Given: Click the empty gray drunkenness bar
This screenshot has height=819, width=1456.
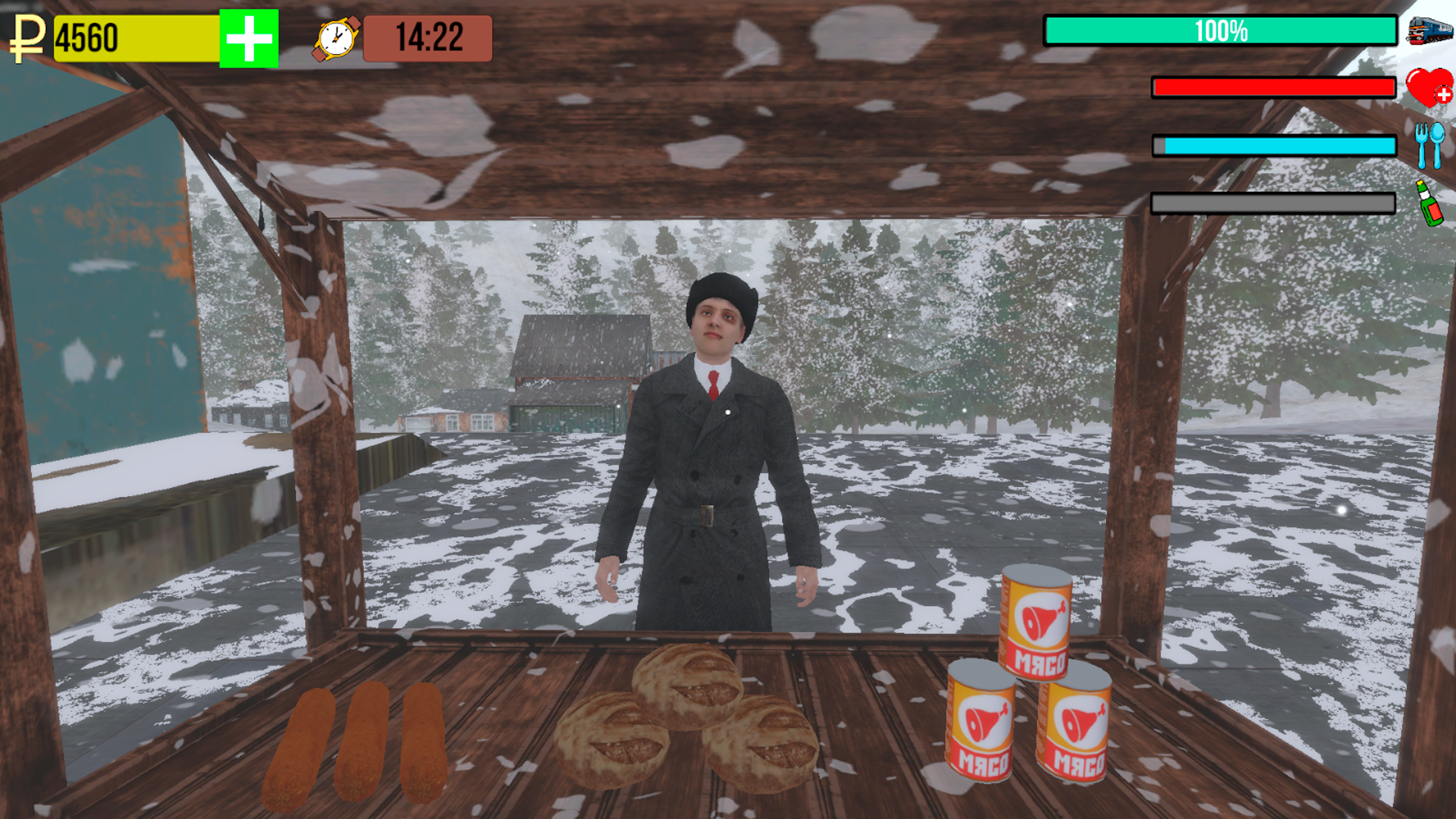Looking at the screenshot, I should pos(1274,201).
